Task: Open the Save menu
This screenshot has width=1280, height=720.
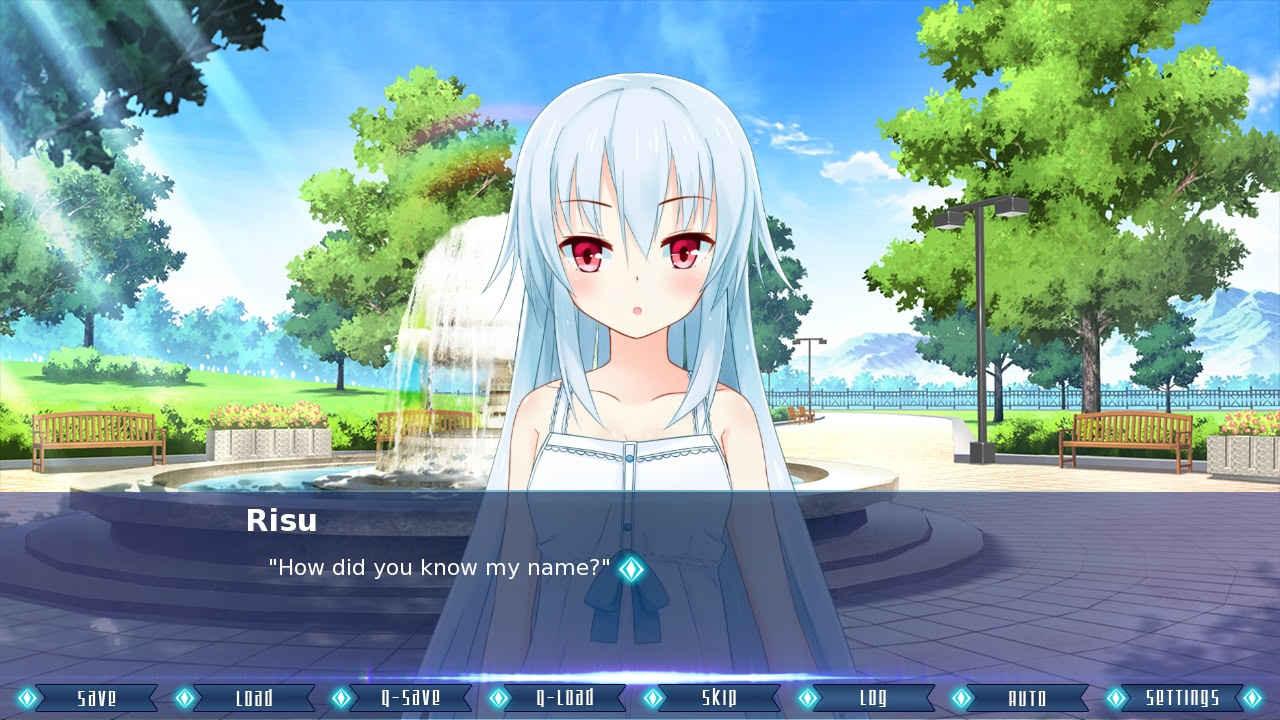Action: [96, 698]
